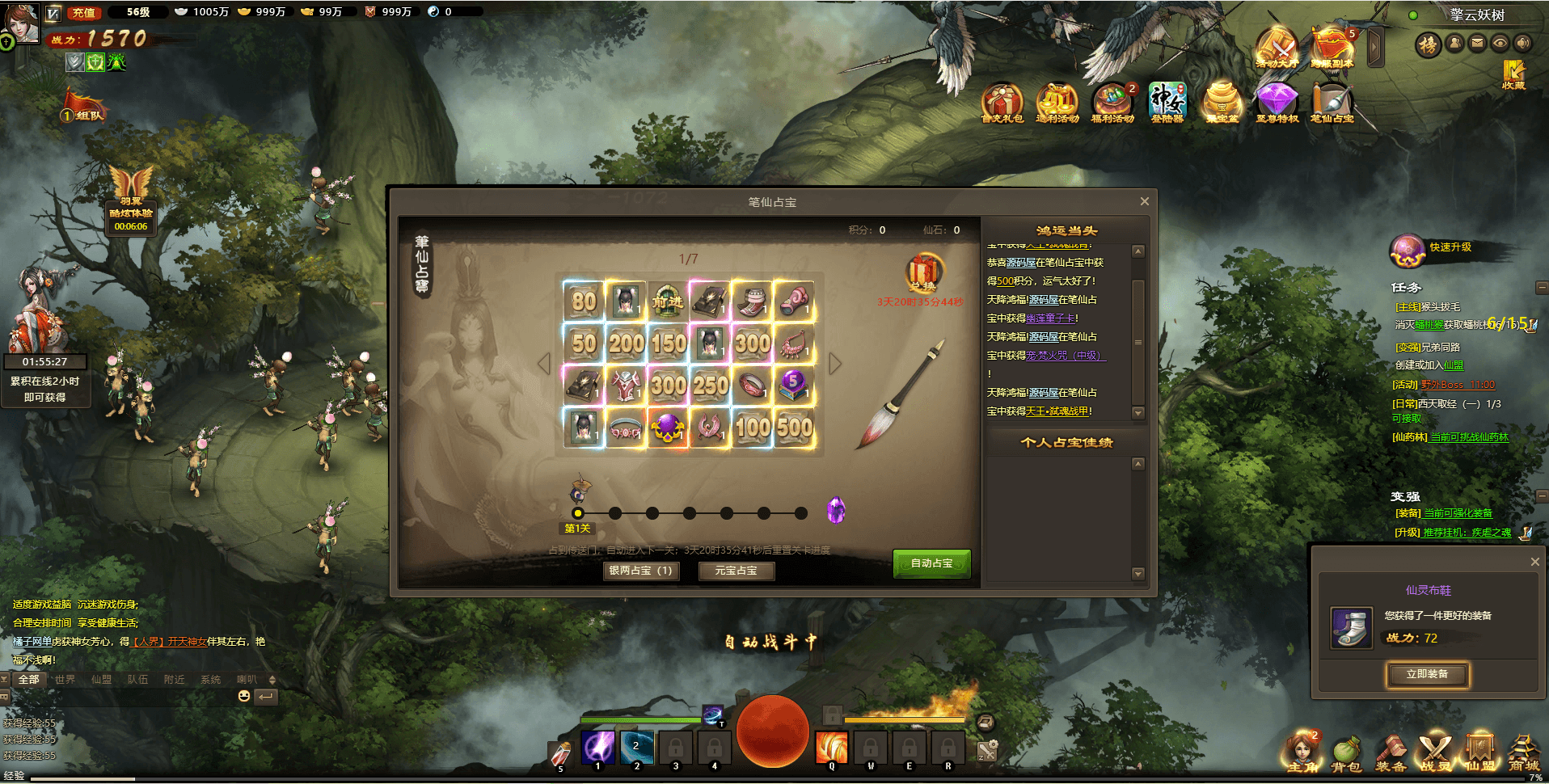Close the 笔仙占宝 dialog window
1549x784 pixels.
click(x=1144, y=201)
